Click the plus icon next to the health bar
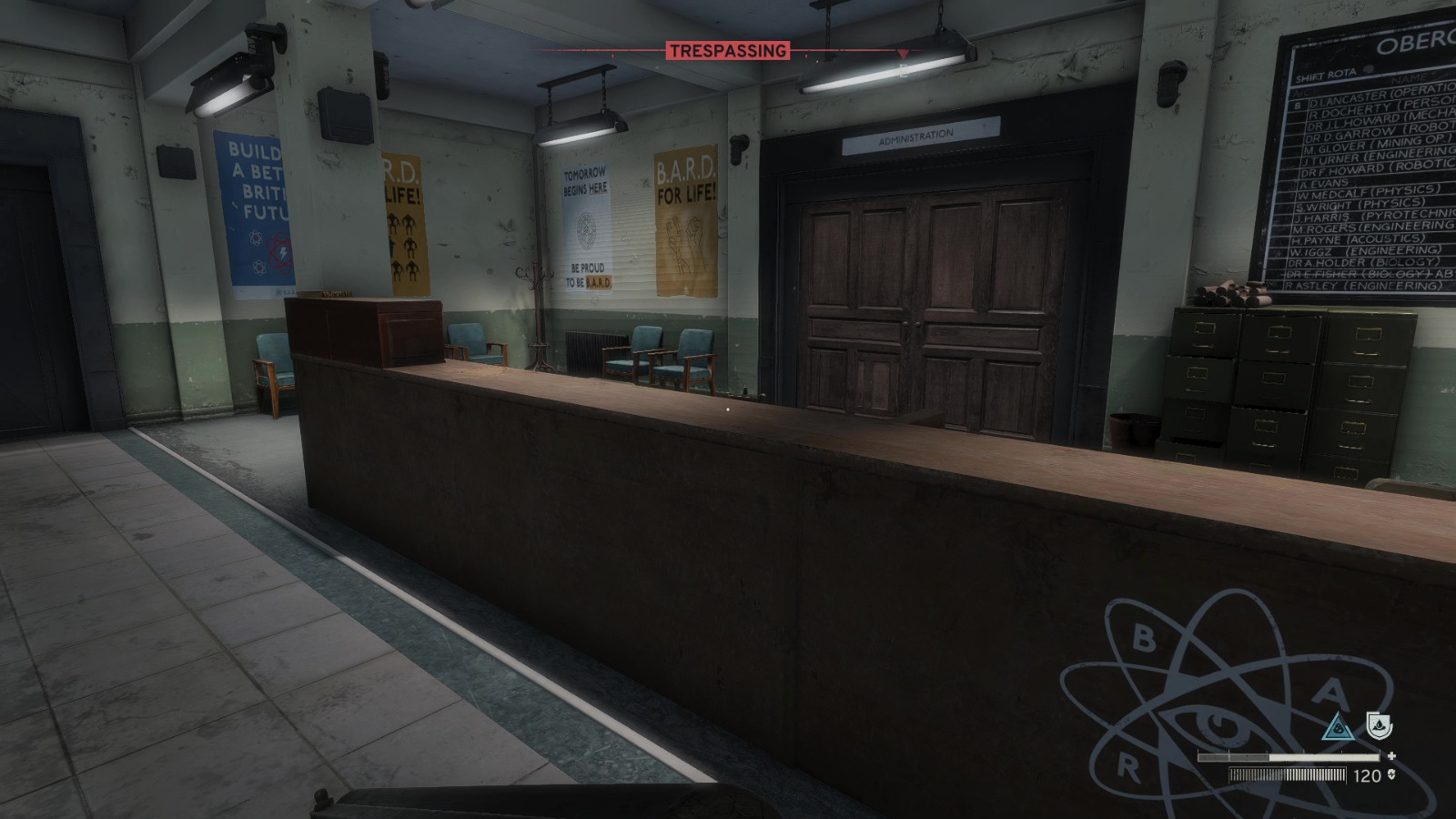 point(1392,756)
